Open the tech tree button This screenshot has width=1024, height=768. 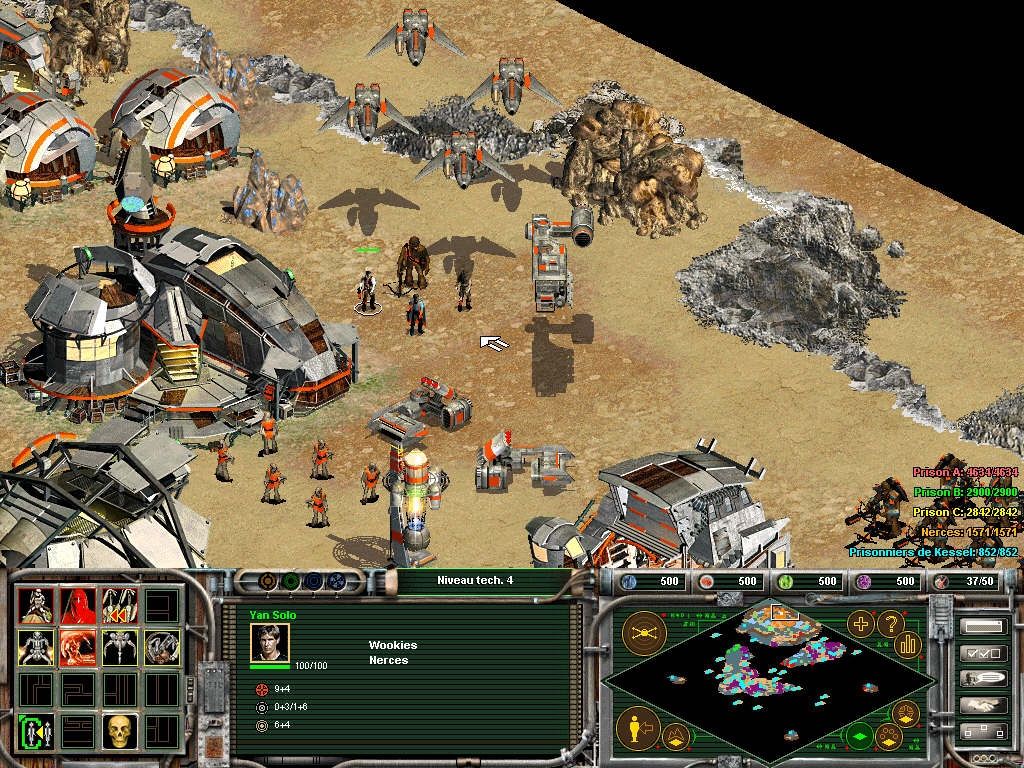(982, 731)
